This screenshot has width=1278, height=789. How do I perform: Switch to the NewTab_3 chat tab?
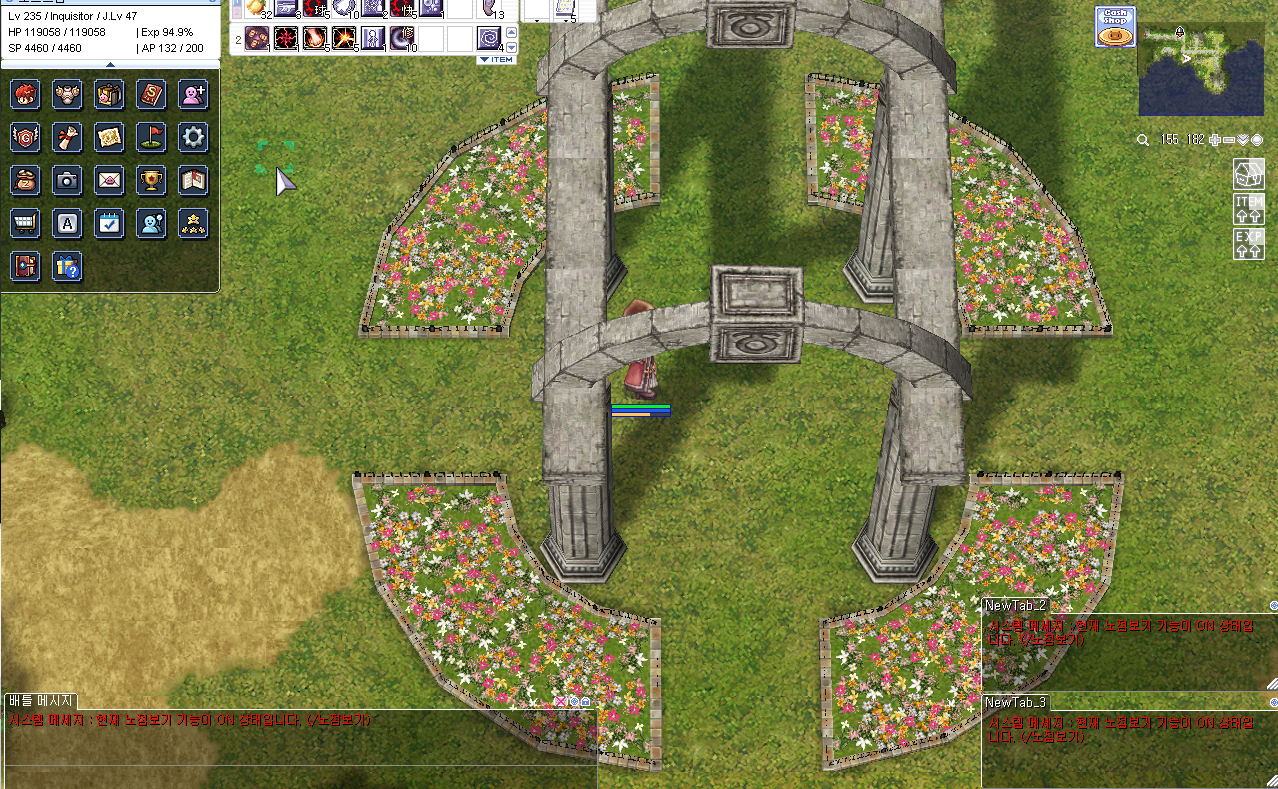click(1015, 702)
